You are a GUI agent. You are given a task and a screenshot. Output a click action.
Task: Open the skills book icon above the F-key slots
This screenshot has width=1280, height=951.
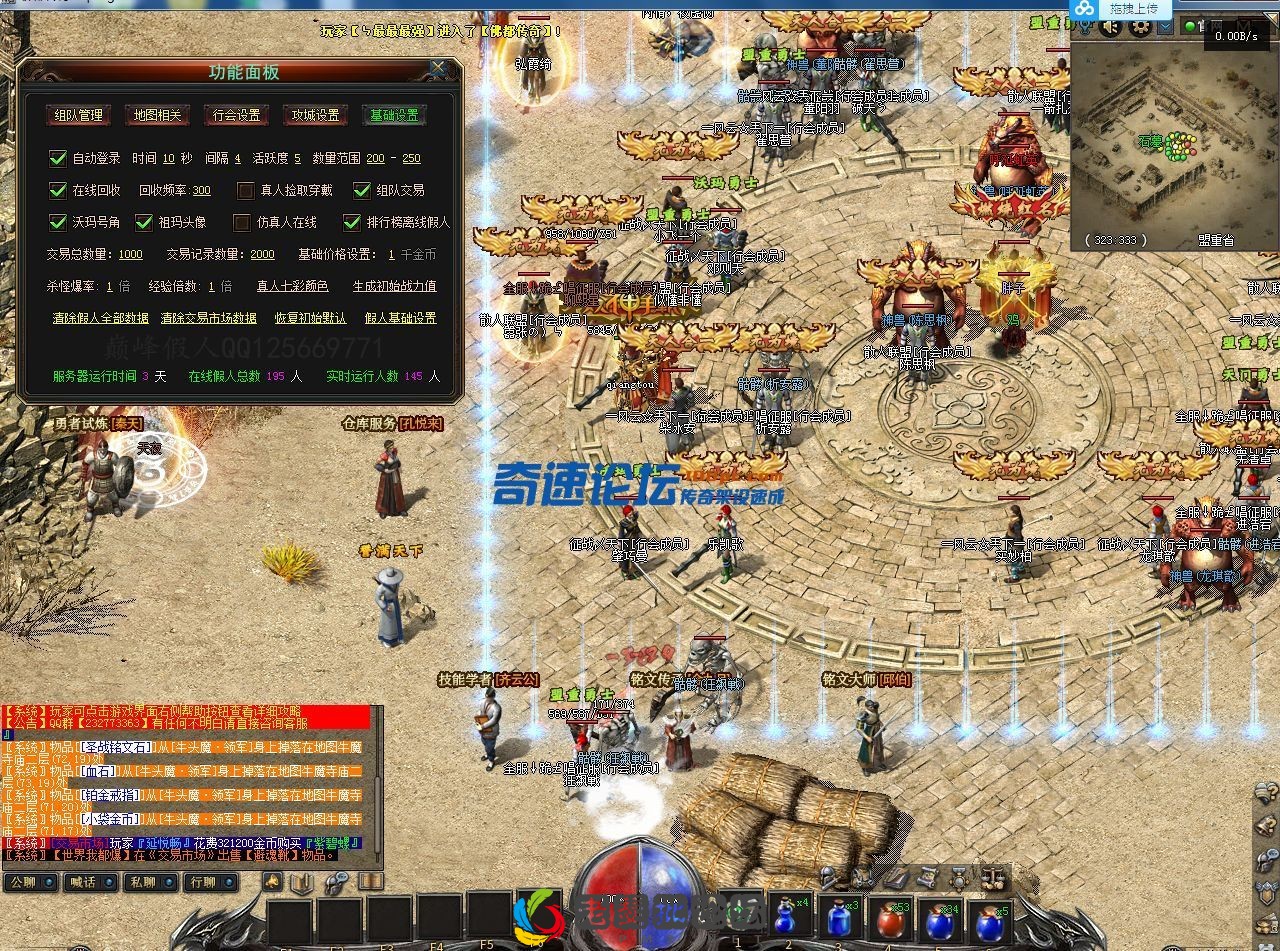[371, 882]
